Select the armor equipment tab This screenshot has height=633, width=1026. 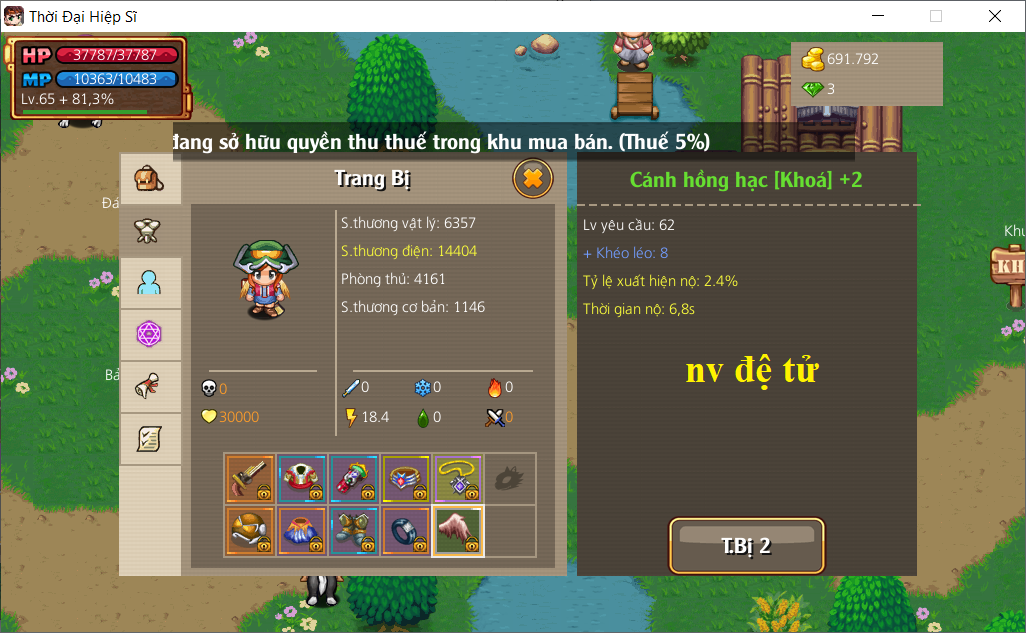click(150, 231)
